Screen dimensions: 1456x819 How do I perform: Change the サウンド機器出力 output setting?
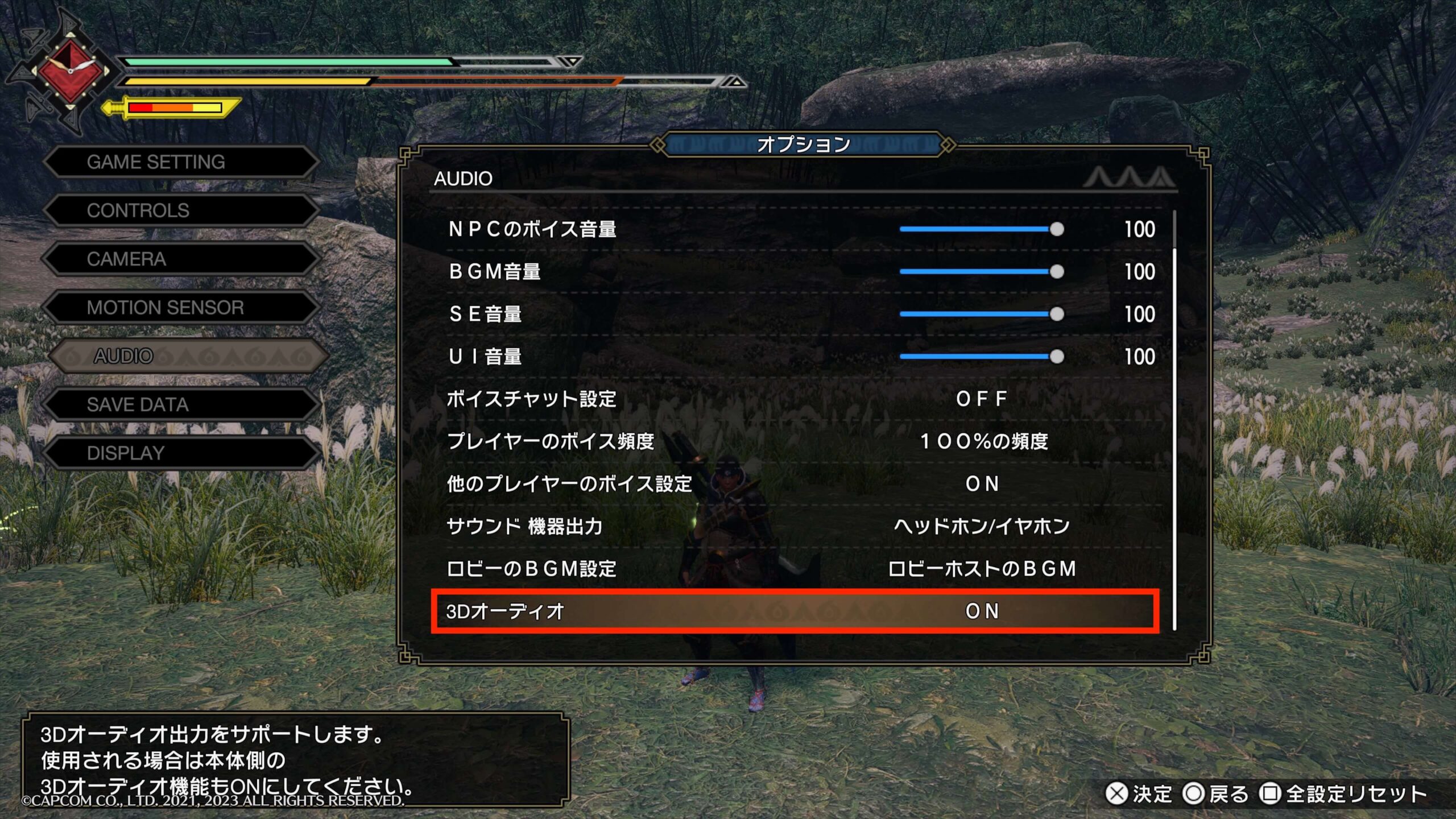coord(982,526)
